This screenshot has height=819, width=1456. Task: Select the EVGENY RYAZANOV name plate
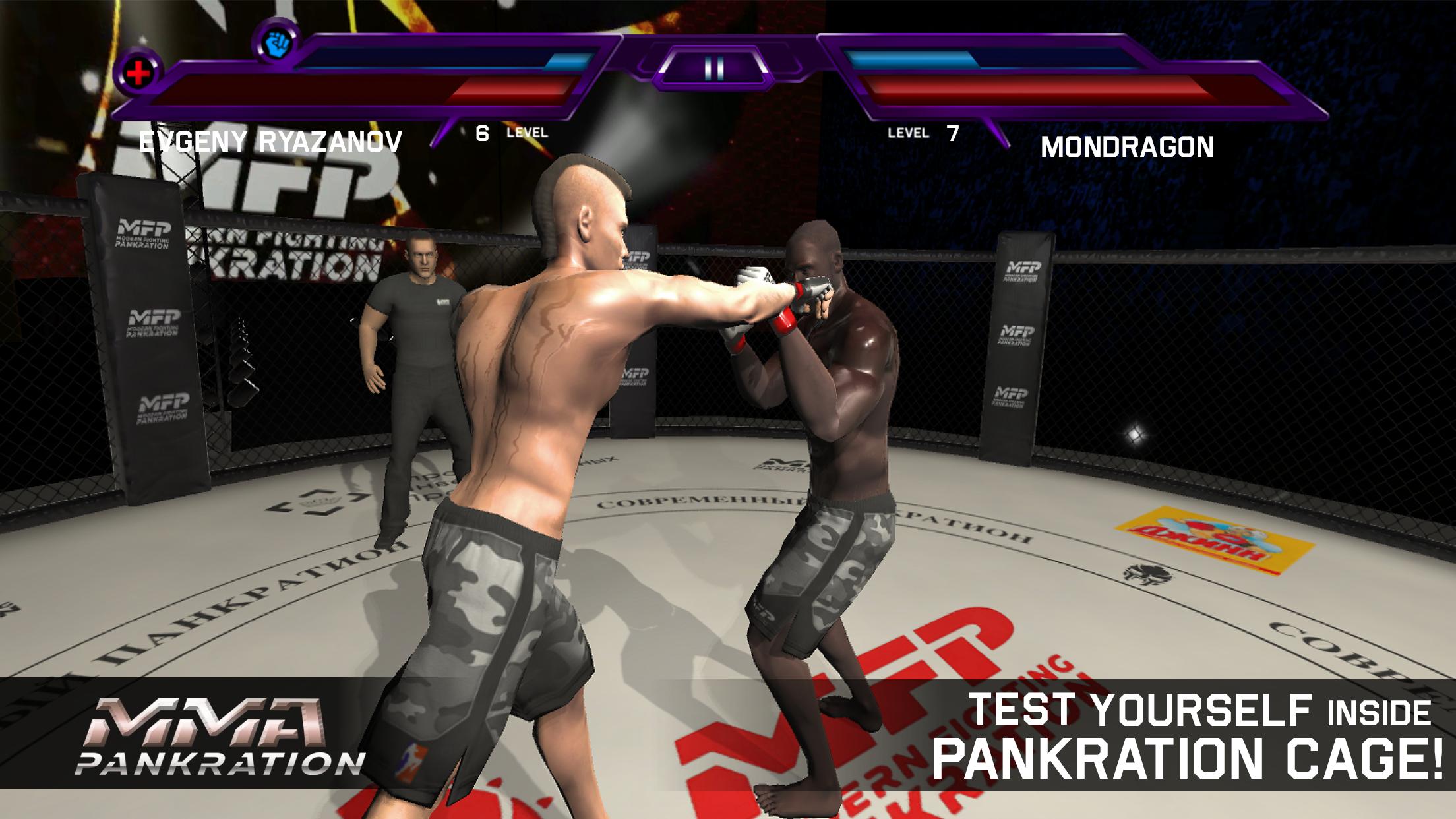tap(270, 140)
